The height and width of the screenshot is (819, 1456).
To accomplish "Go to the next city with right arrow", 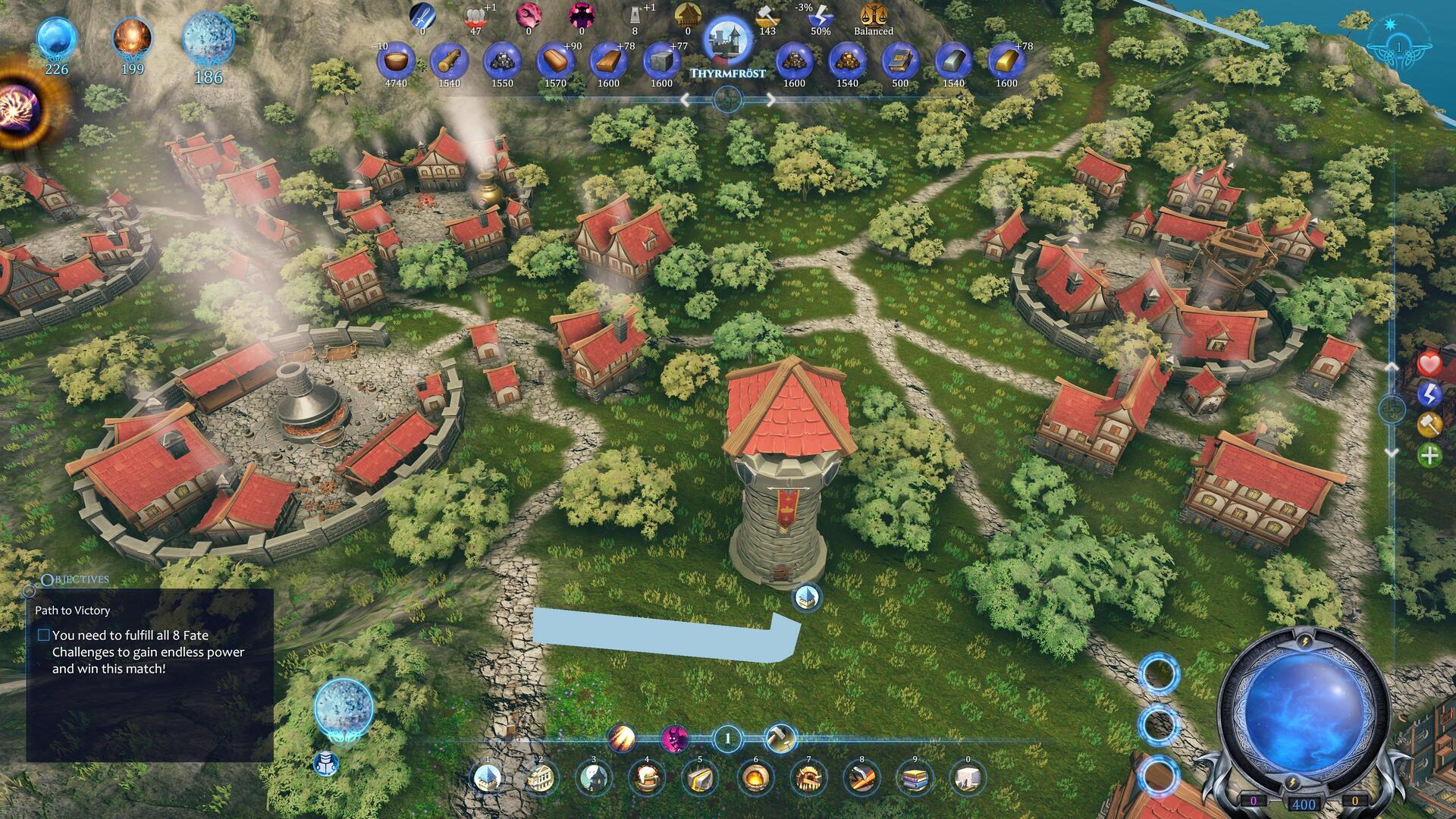I will pyautogui.click(x=770, y=99).
